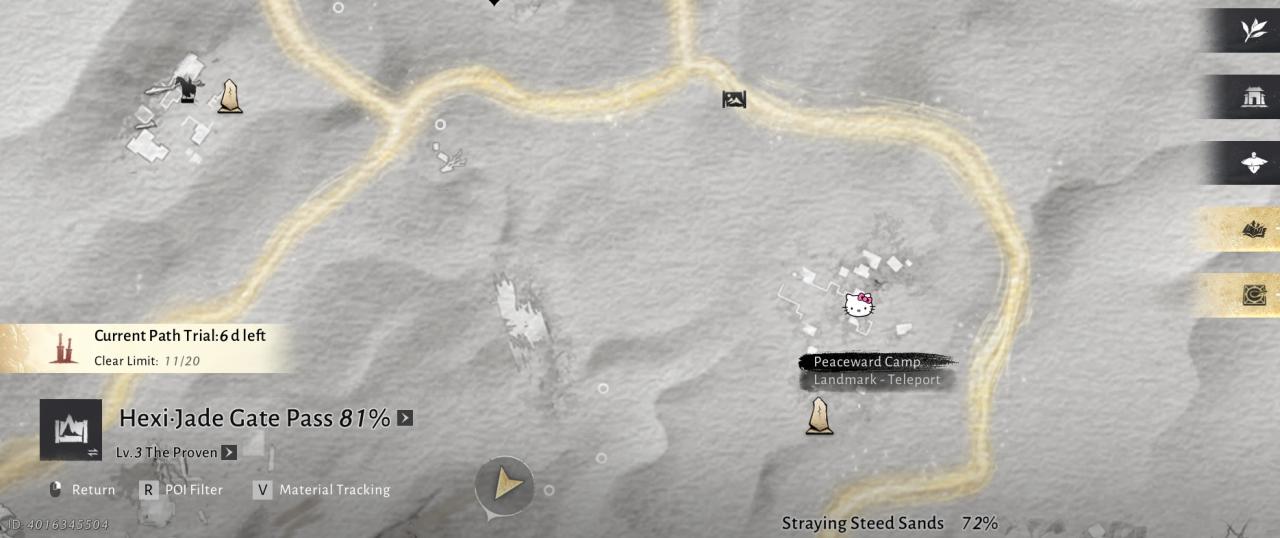Center map on the player arrow marker

(x=506, y=486)
